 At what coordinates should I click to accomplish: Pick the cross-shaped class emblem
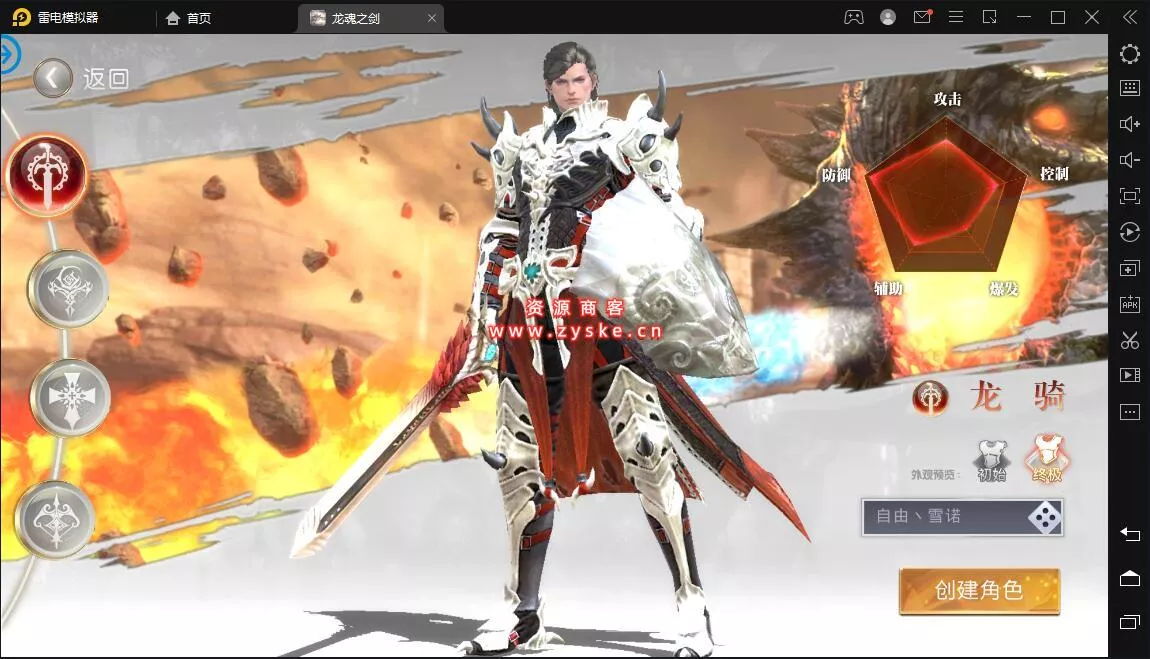click(x=70, y=397)
